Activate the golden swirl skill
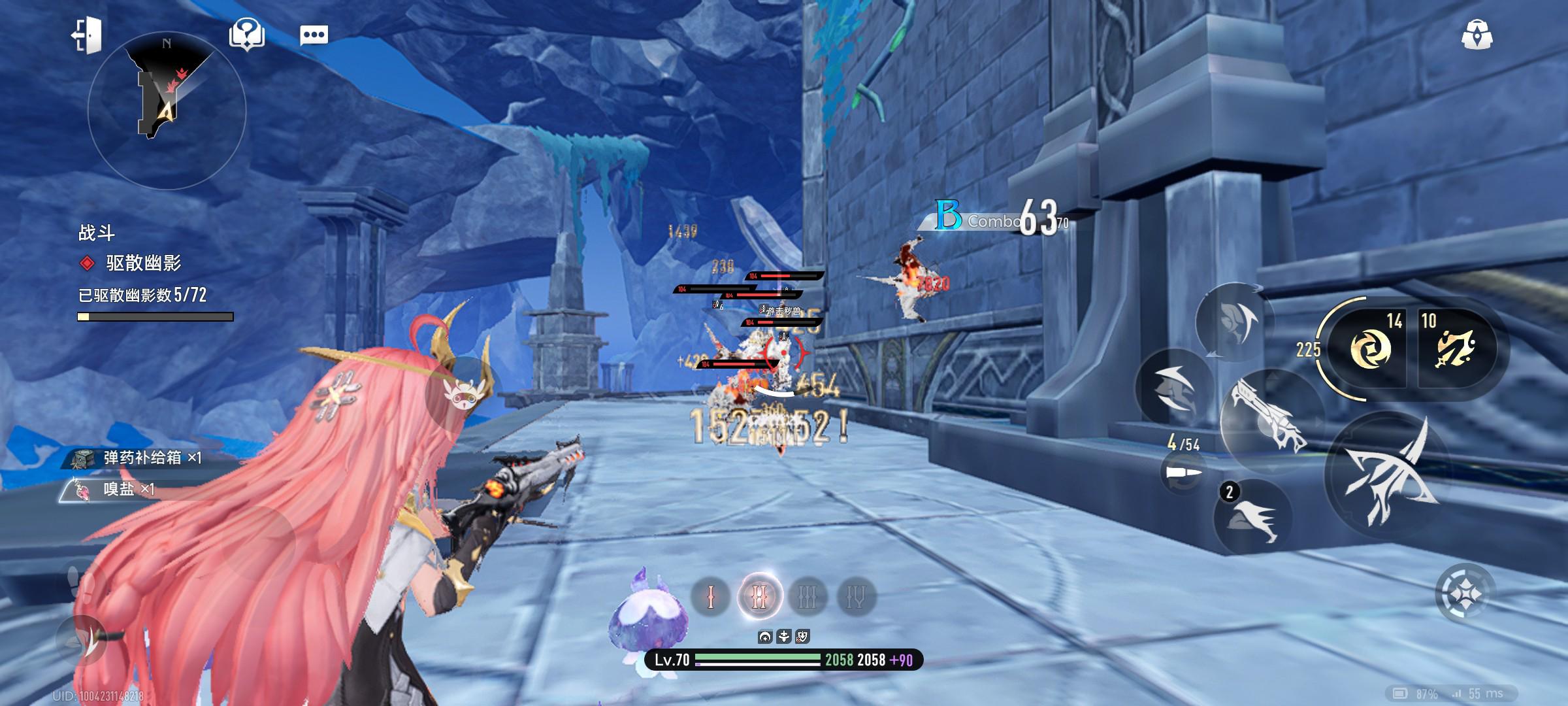 pyautogui.click(x=1370, y=348)
